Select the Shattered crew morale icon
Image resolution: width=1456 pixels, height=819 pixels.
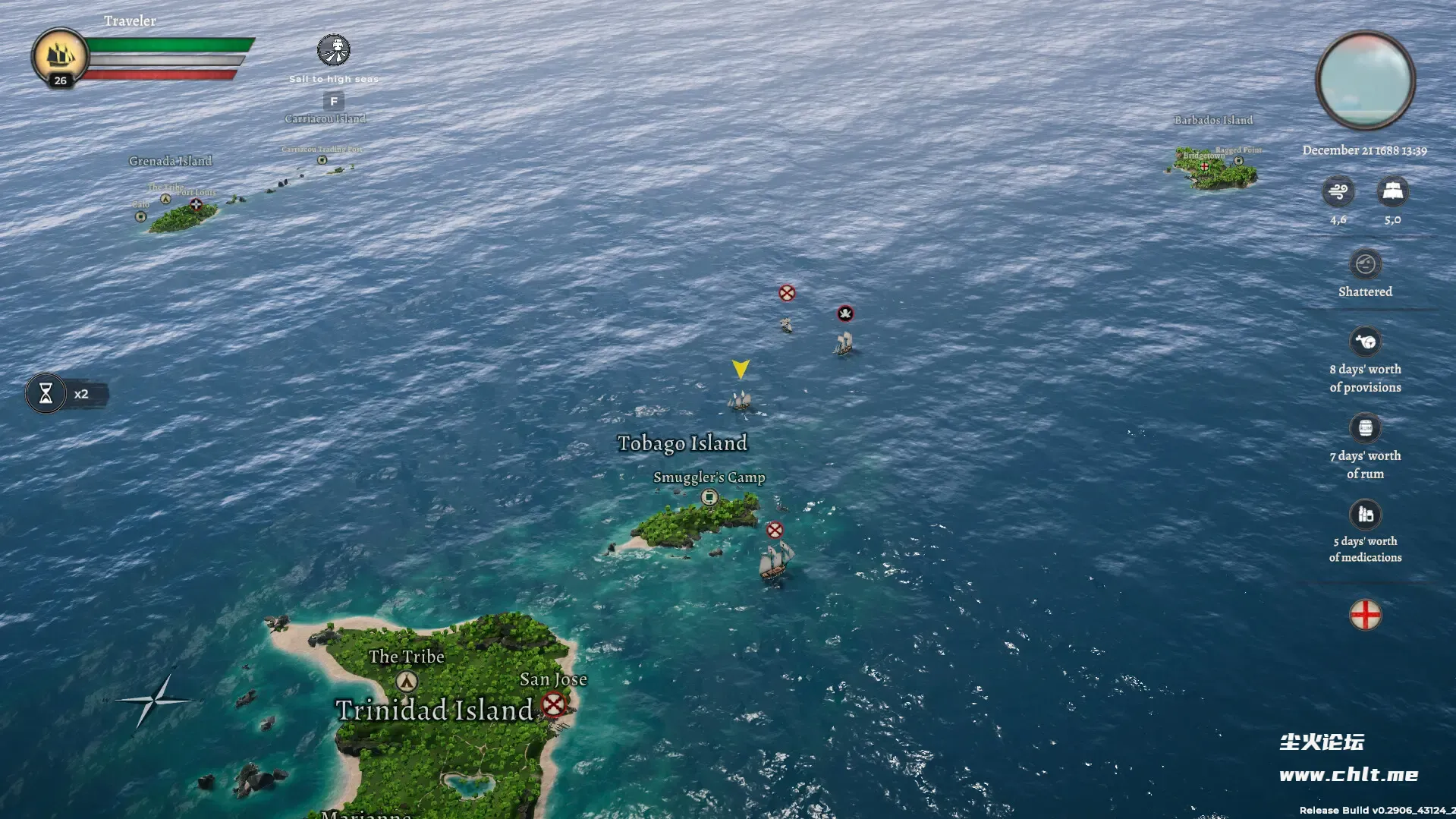(1365, 264)
